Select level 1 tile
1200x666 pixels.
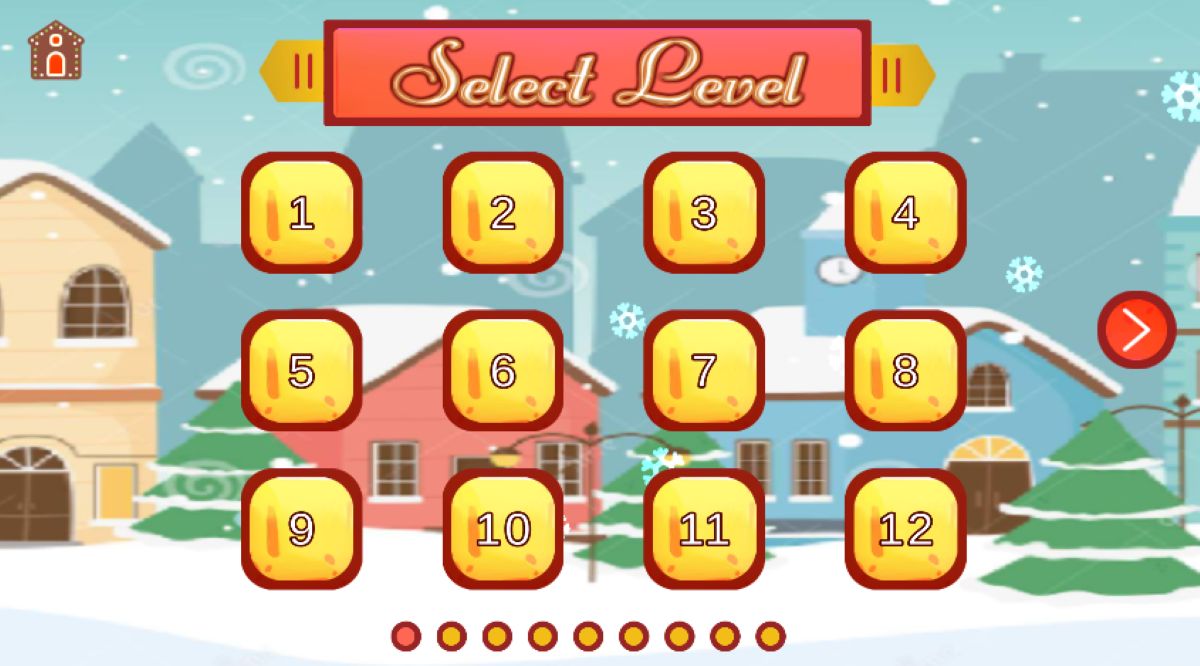point(301,213)
